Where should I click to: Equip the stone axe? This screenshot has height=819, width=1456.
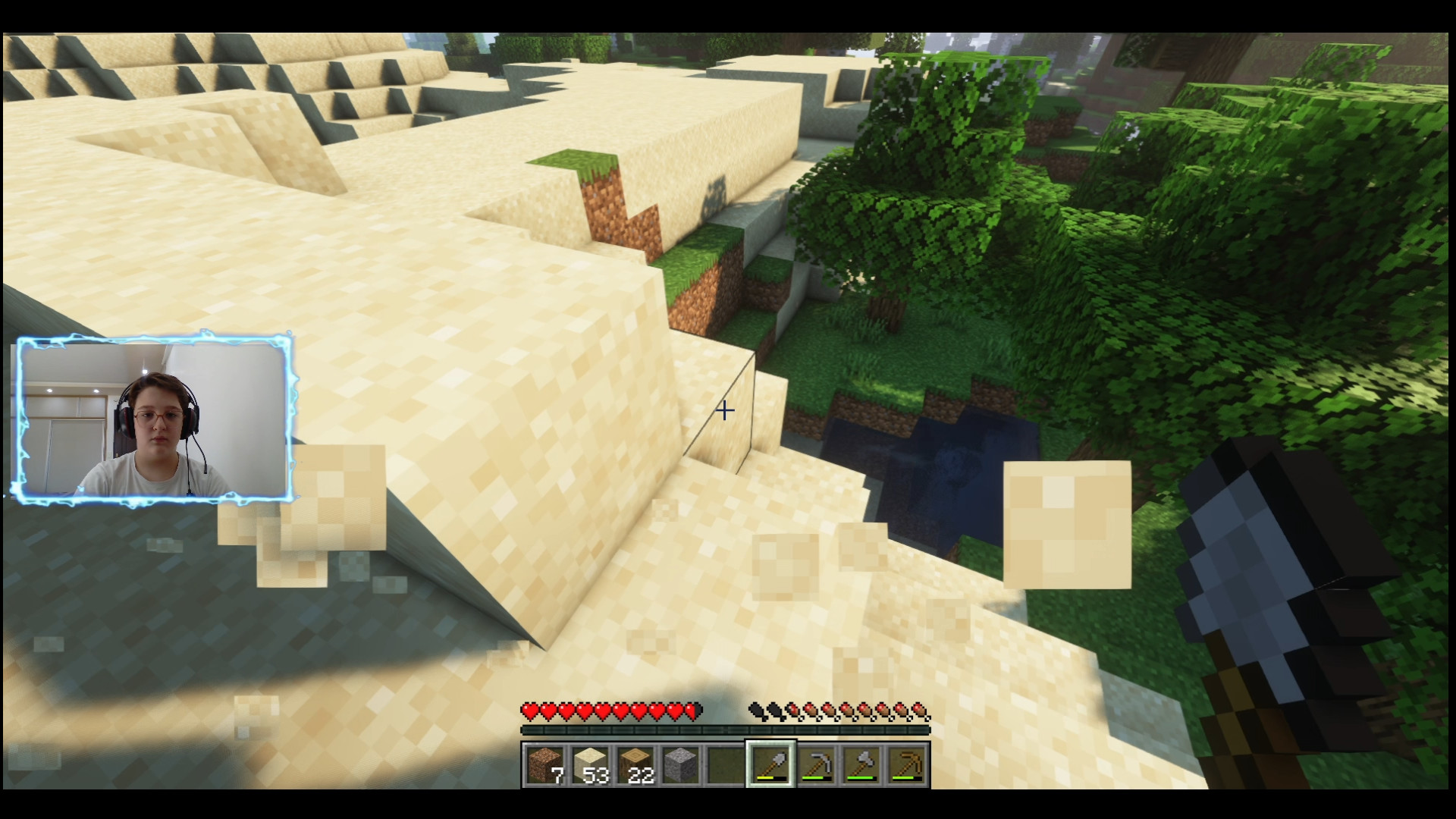[x=862, y=764]
